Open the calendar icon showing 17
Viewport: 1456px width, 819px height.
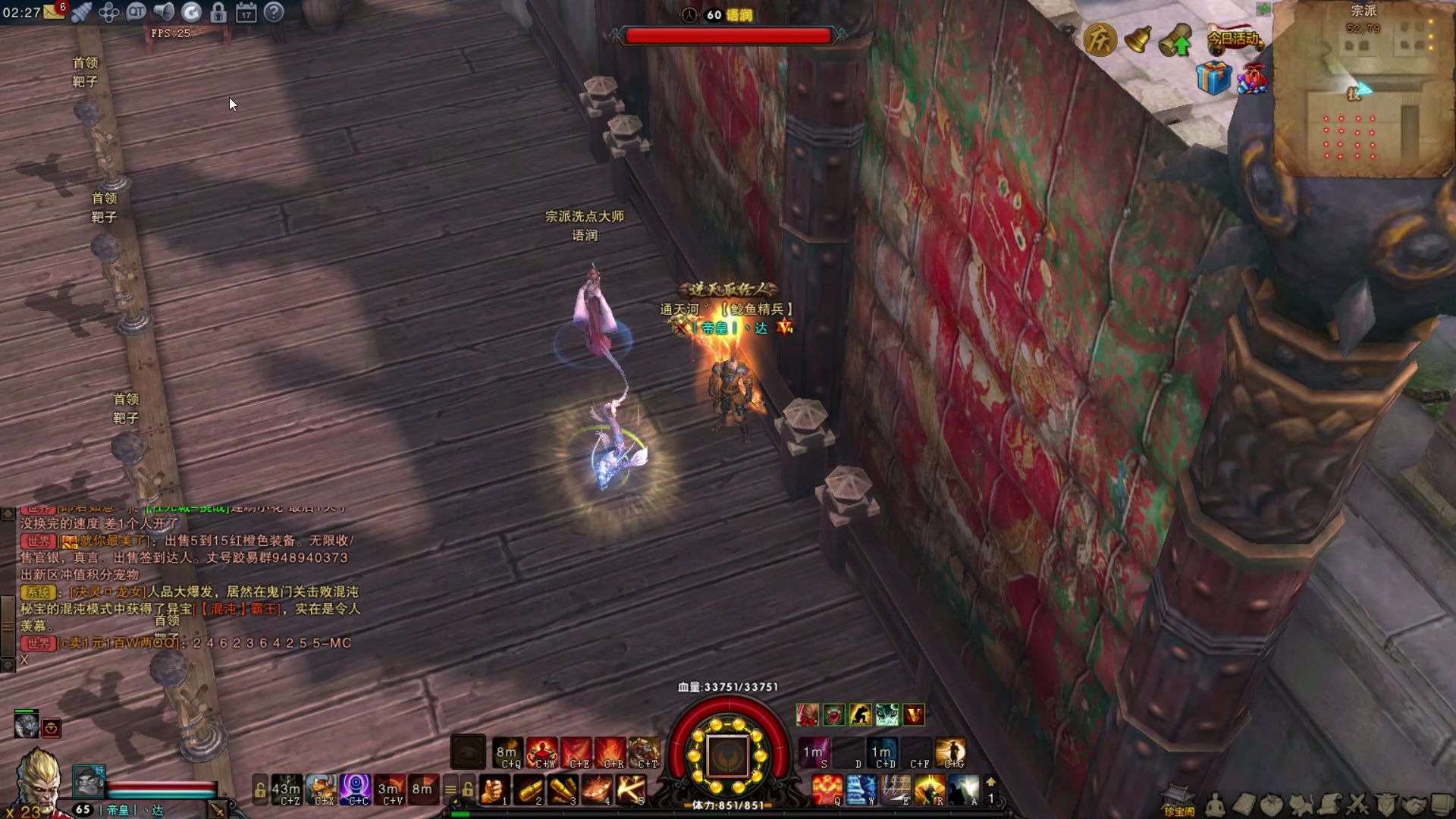coord(246,12)
